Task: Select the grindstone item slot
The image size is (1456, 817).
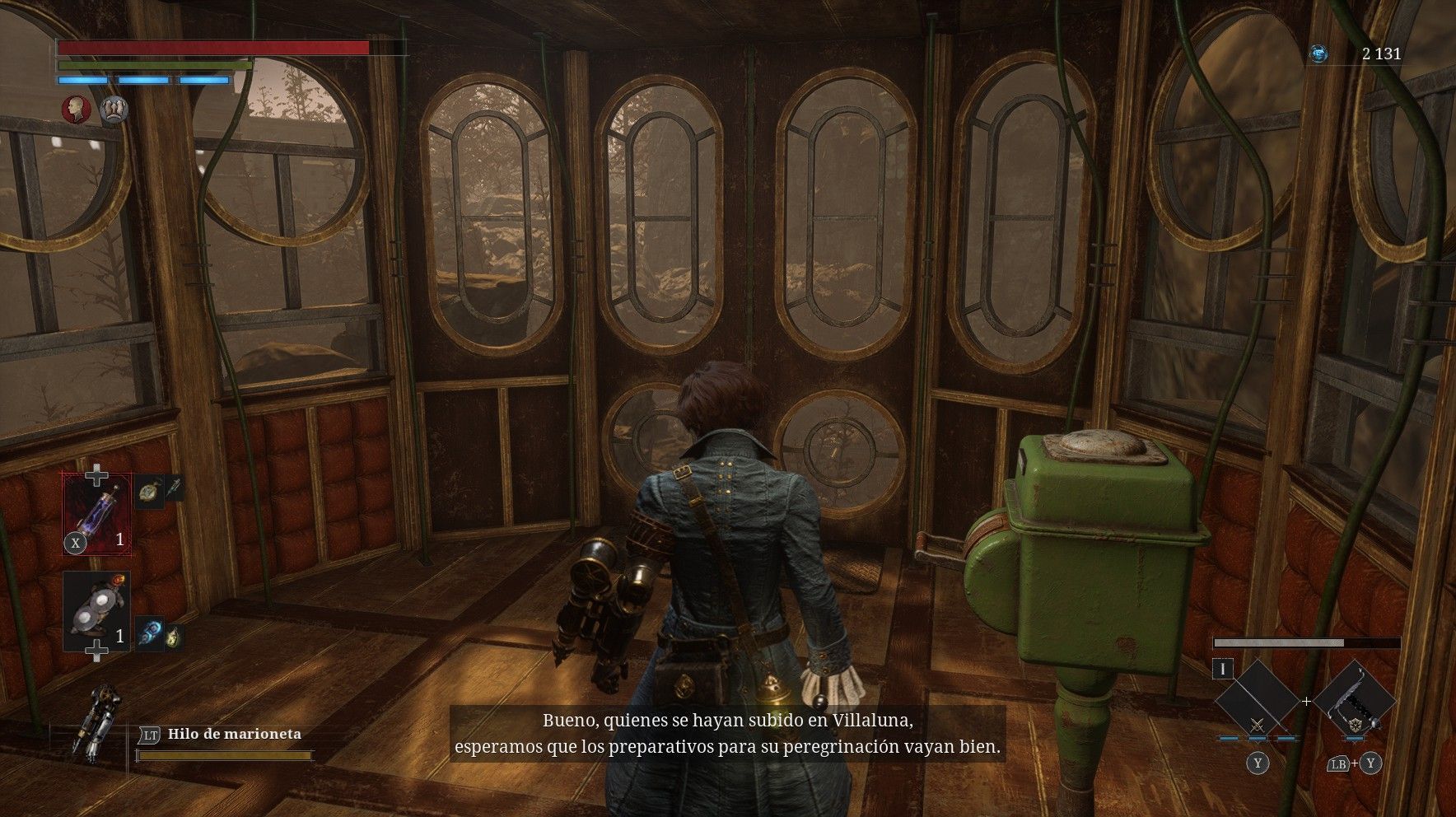Action: tap(96, 611)
